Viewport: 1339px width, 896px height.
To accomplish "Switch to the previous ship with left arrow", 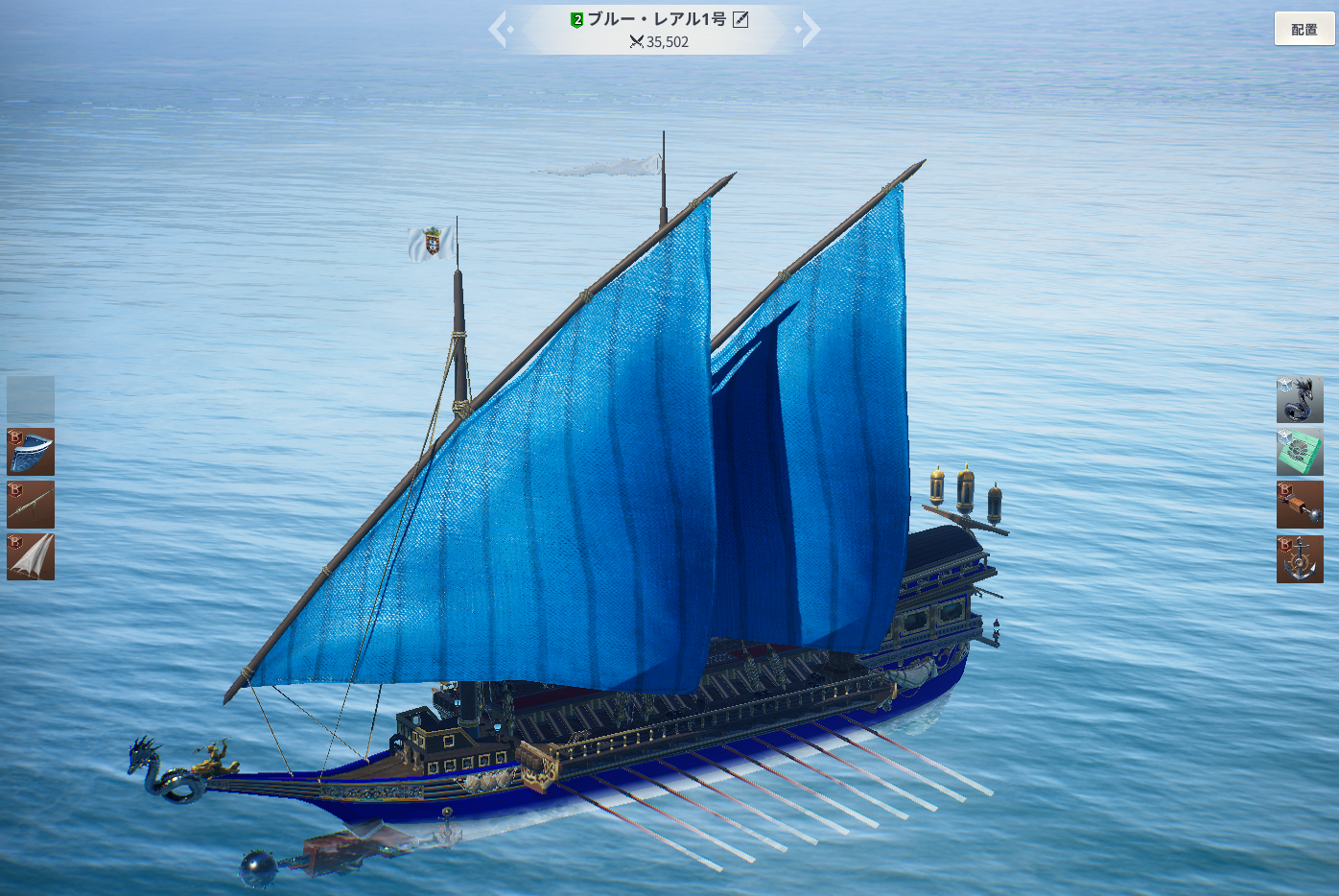I will (x=498, y=29).
